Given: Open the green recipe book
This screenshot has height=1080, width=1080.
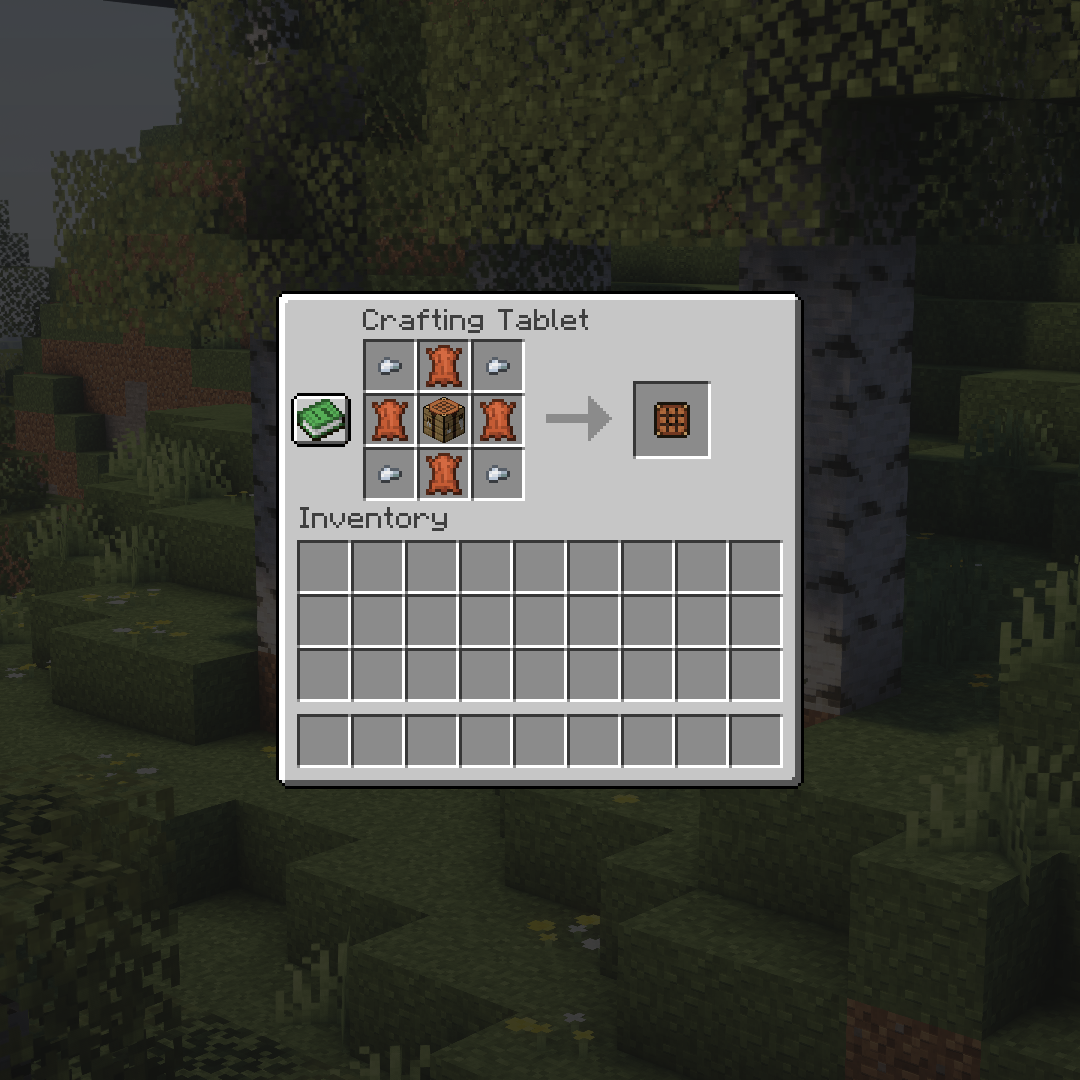Looking at the screenshot, I should [321, 419].
